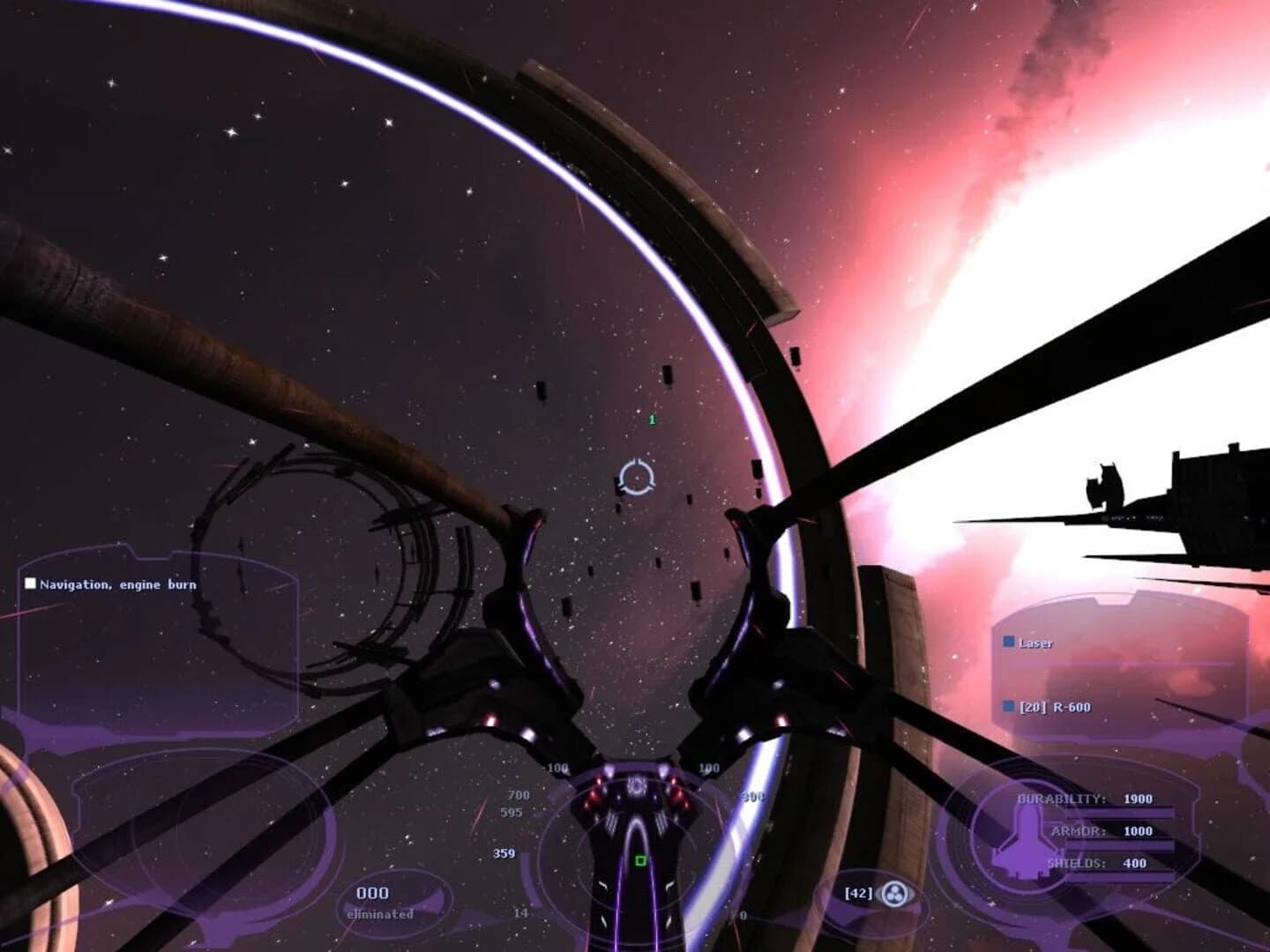Click the speed value 359 on the HUD
Viewport: 1270px width, 952px height.
(506, 853)
